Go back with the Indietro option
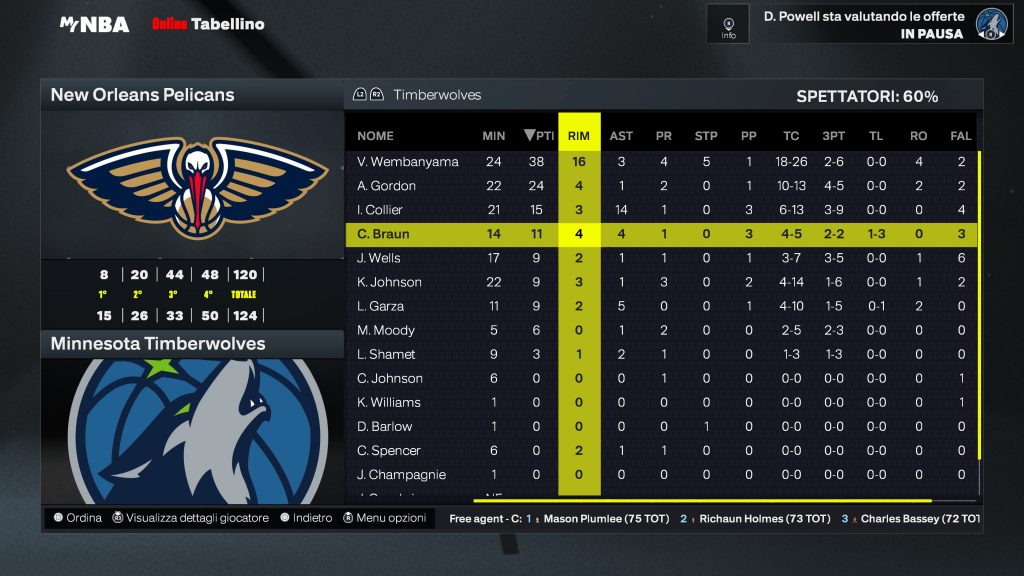 click(306, 518)
